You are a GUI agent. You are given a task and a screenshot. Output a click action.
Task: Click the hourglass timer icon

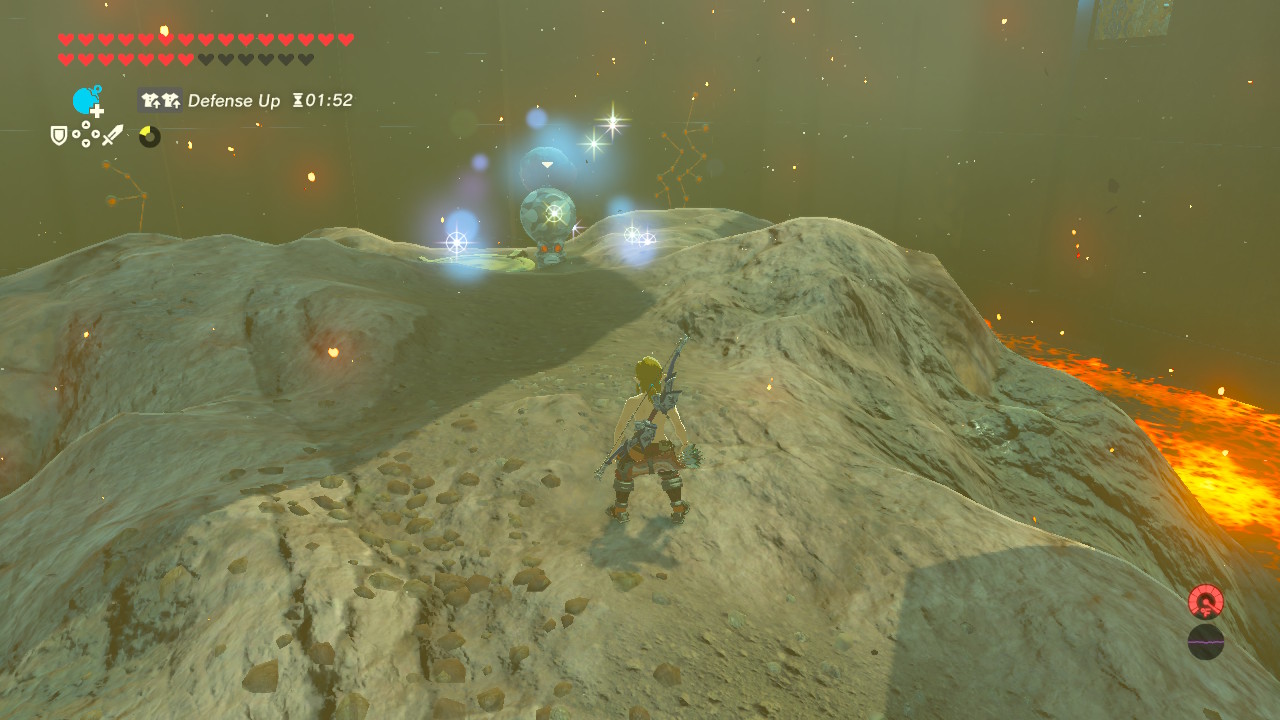point(299,99)
